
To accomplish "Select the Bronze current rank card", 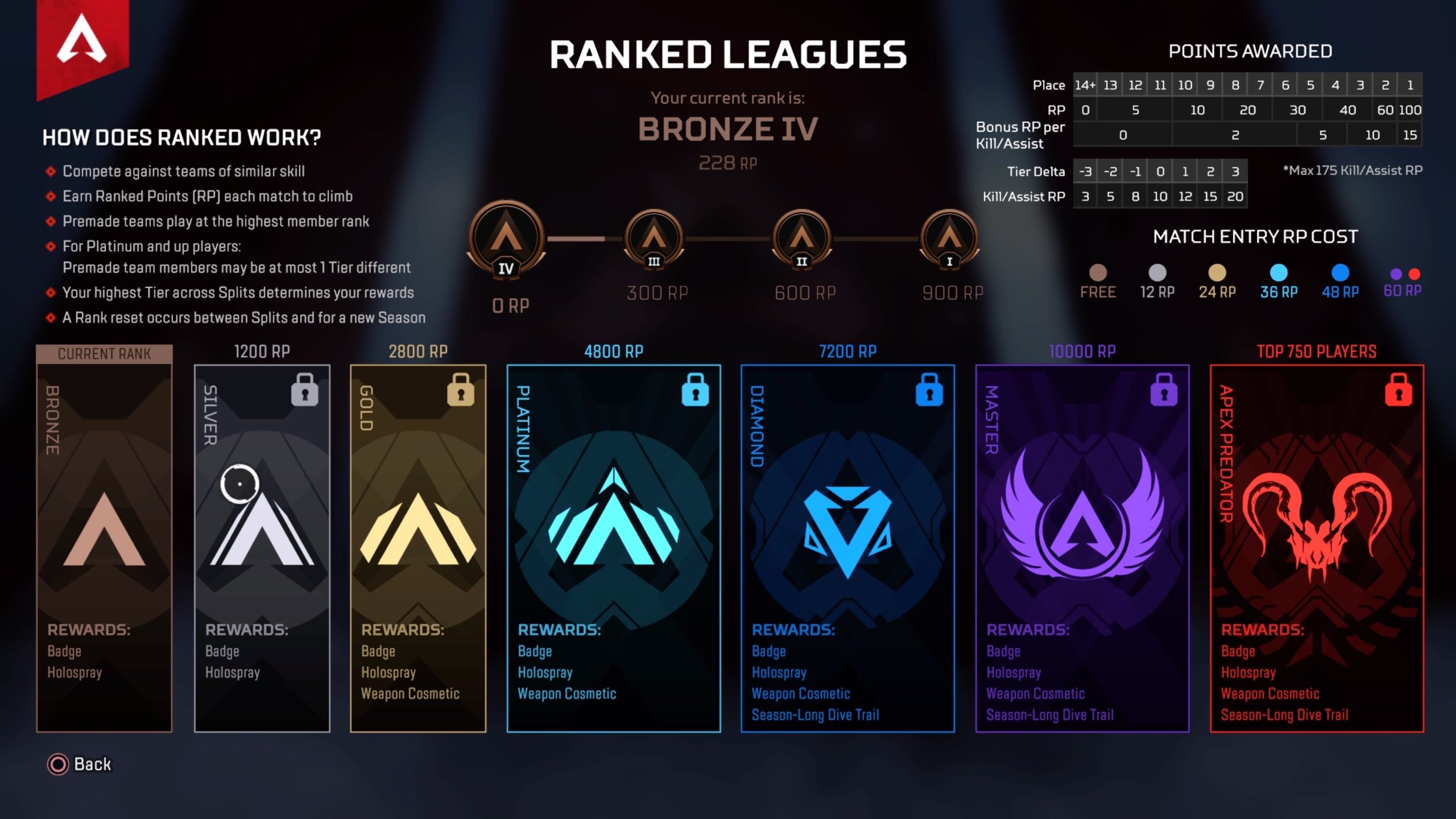I will (104, 546).
